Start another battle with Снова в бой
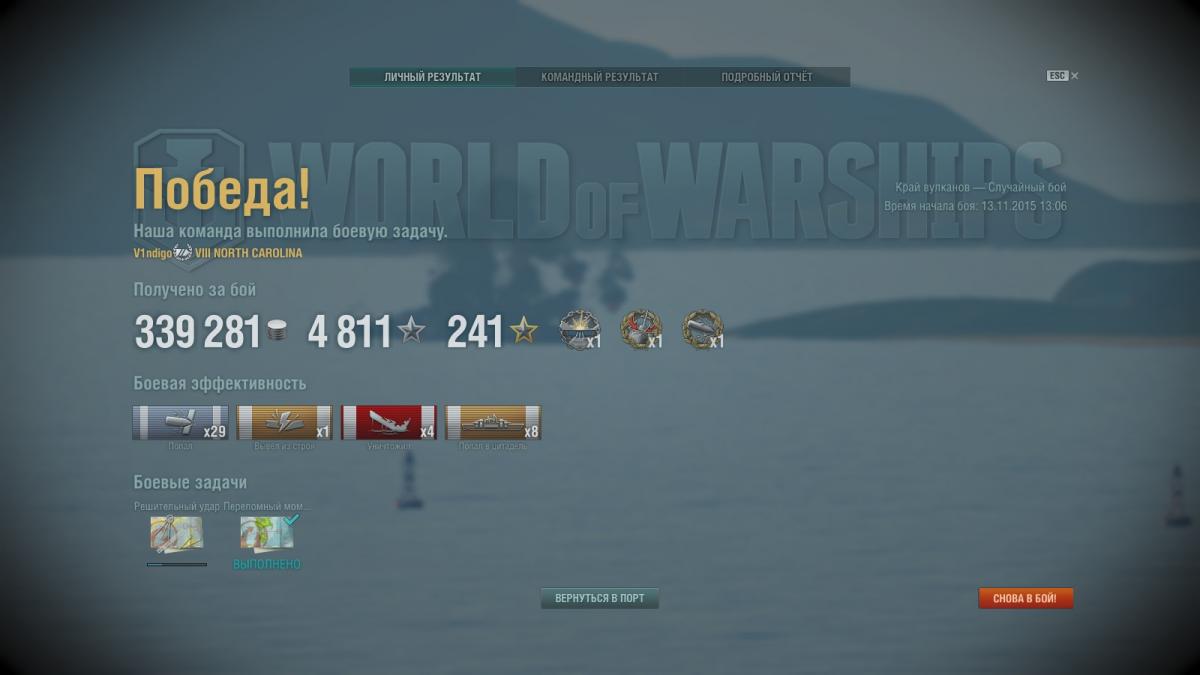This screenshot has height=675, width=1200. (1025, 598)
